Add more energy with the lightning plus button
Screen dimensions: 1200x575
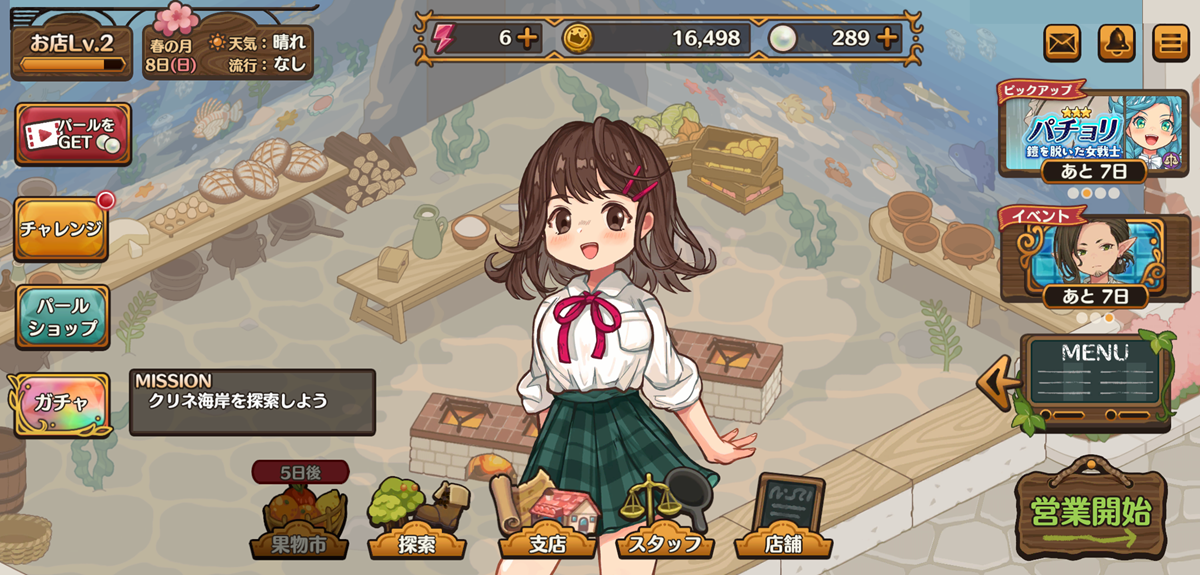(527, 39)
